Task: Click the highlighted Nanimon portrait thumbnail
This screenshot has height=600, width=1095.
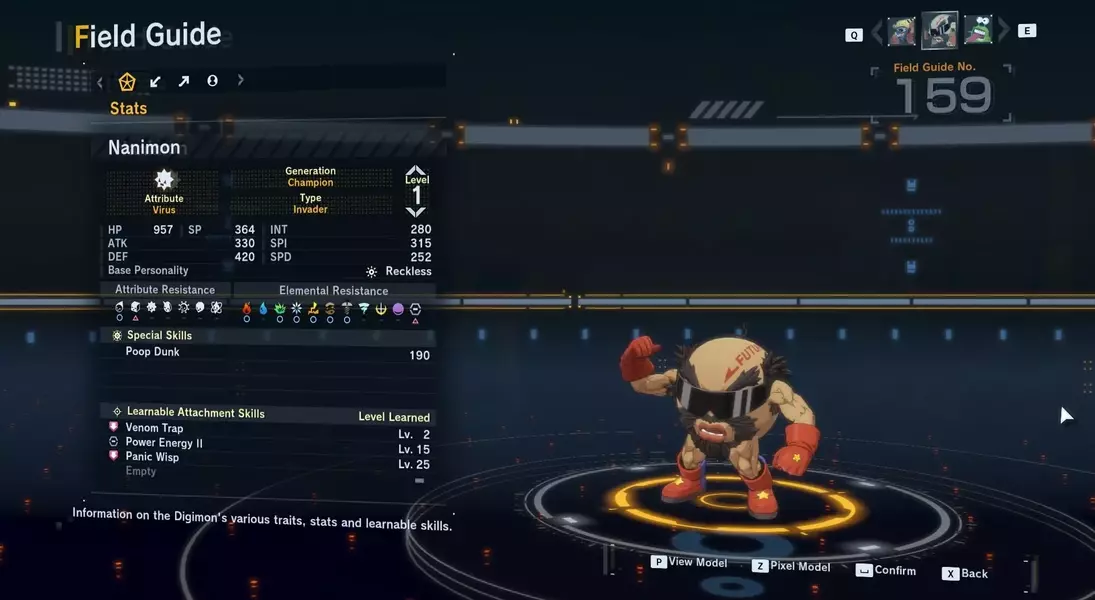Action: tap(939, 31)
